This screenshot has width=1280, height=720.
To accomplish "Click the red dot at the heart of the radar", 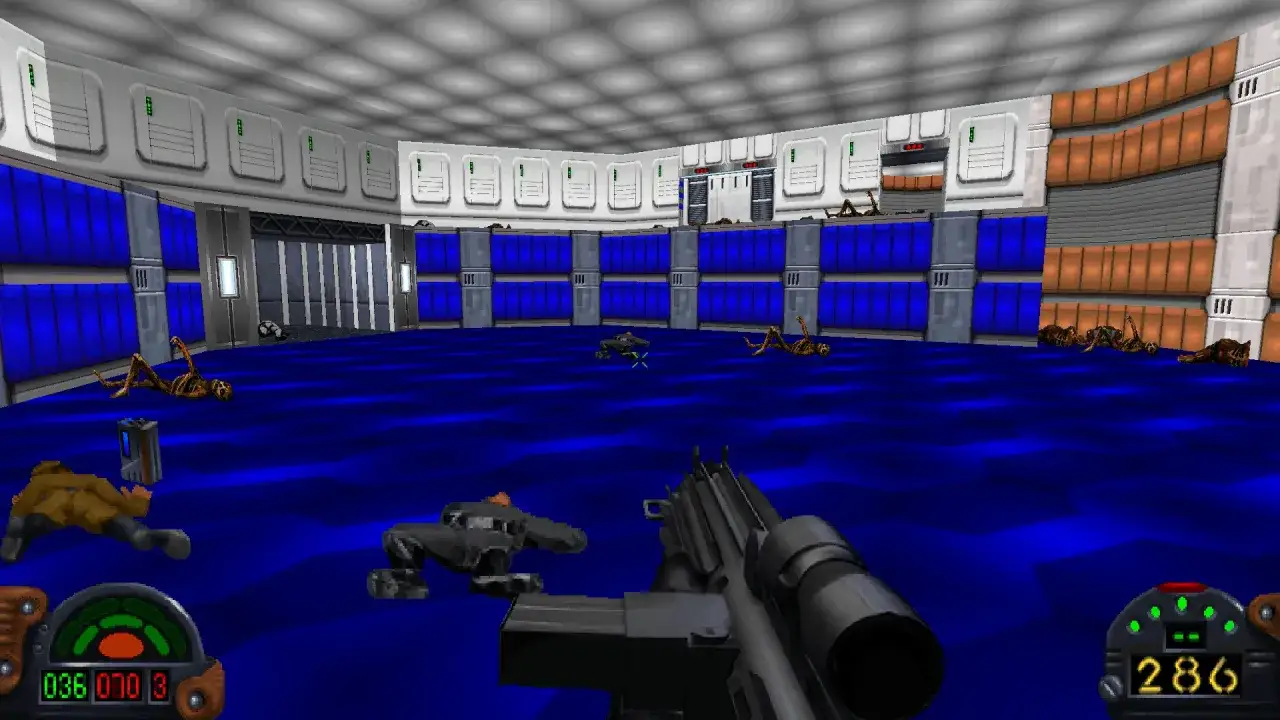I will pyautogui.click(x=122, y=644).
